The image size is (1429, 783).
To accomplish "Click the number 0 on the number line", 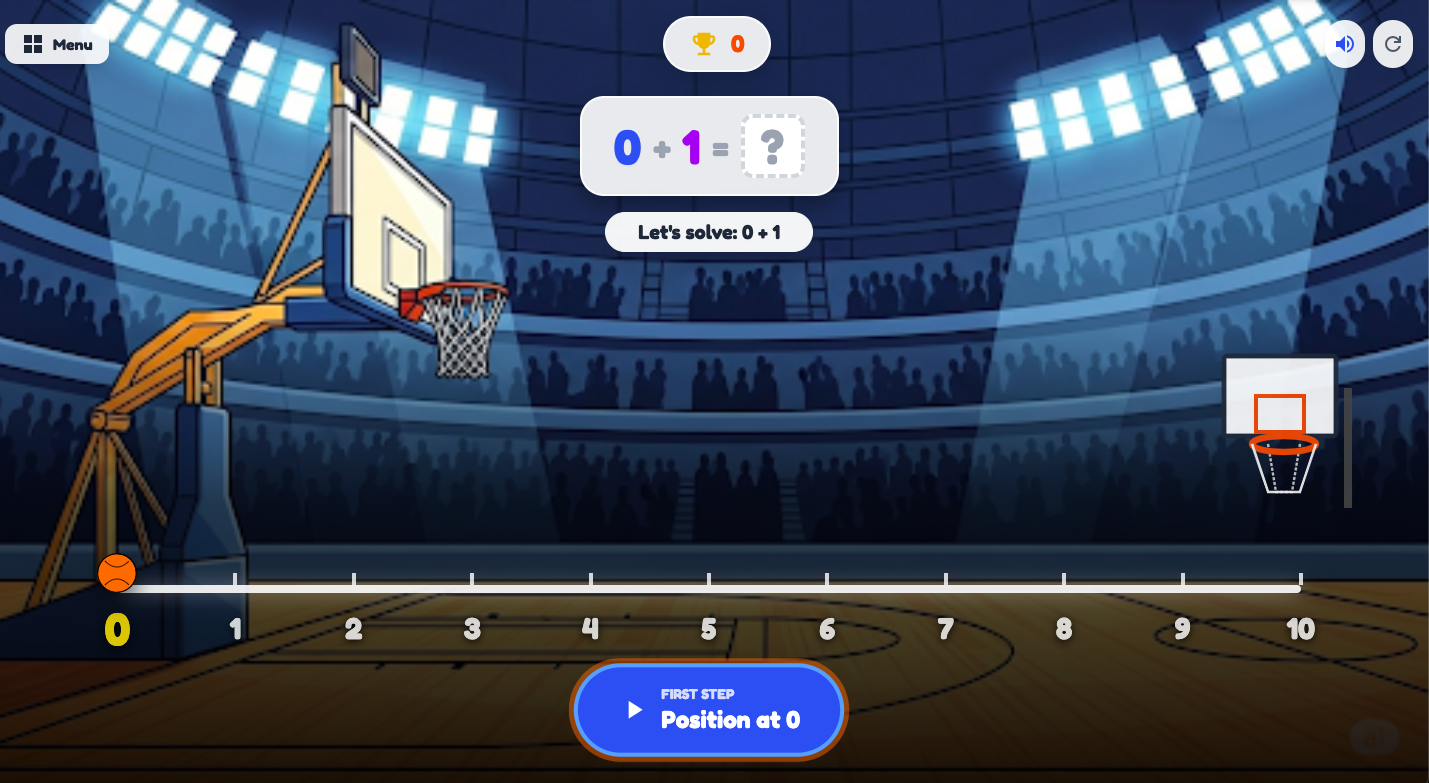I will pyautogui.click(x=117, y=629).
